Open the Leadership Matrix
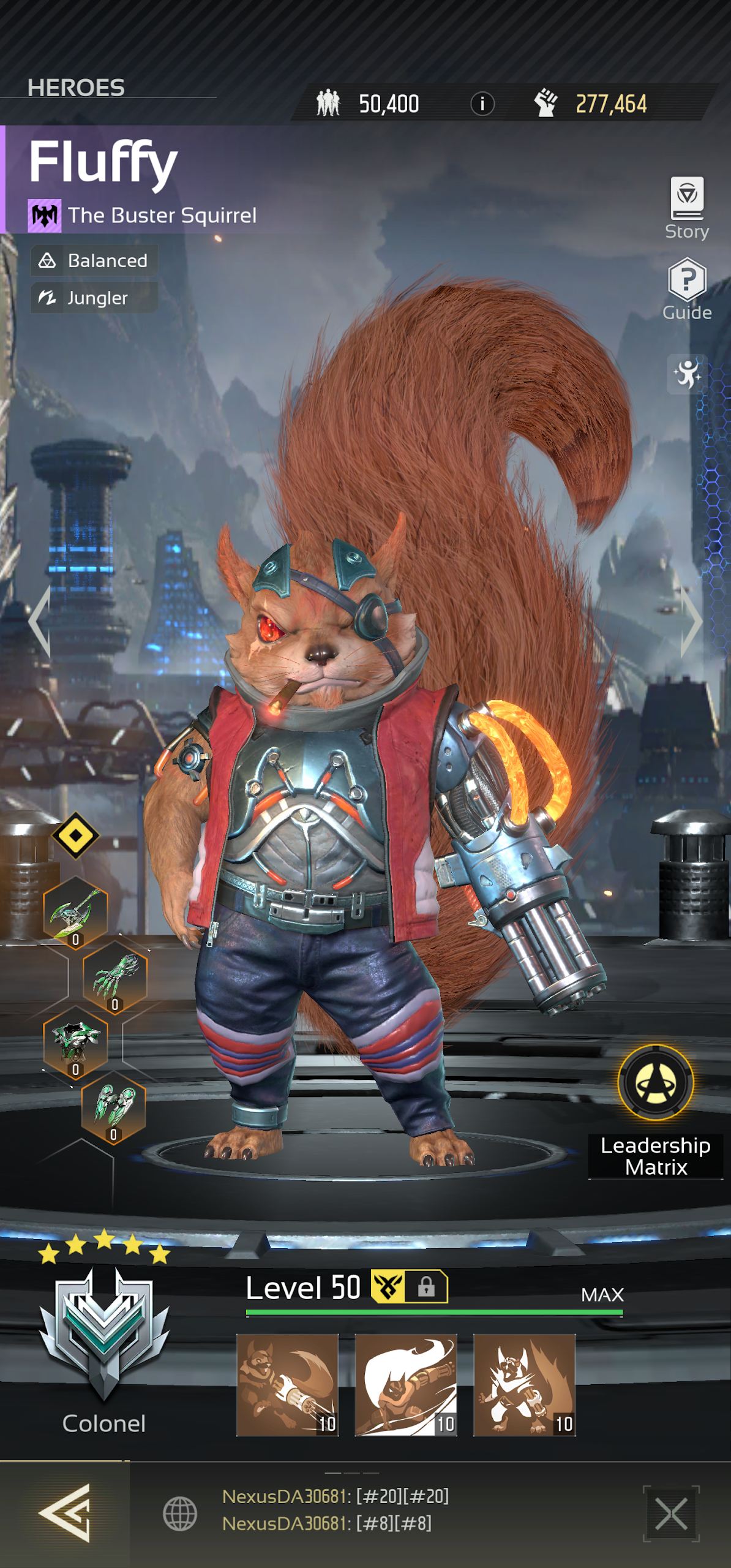The image size is (731, 1568). pyautogui.click(x=655, y=1084)
